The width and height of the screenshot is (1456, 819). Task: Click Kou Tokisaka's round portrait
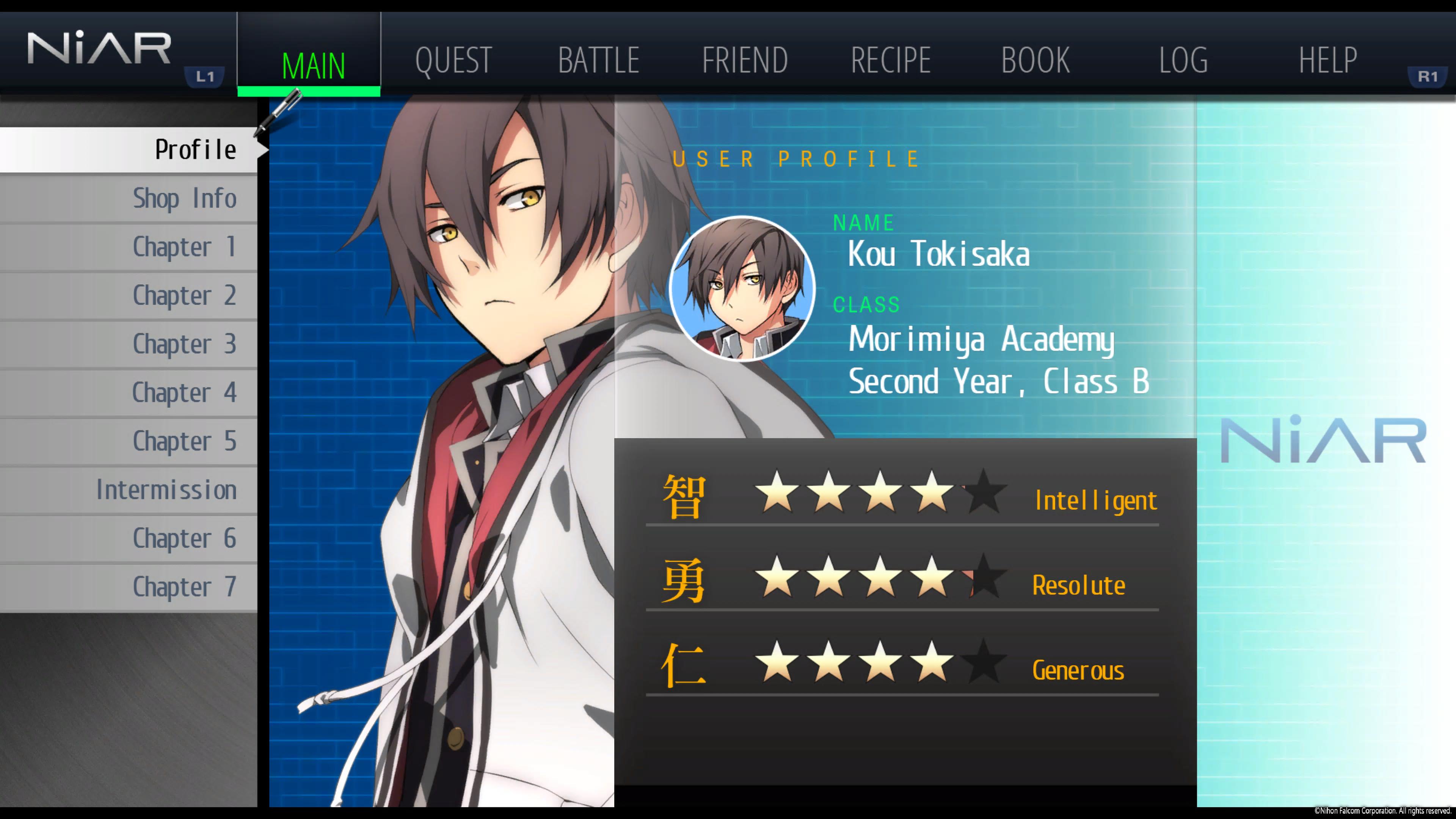(x=742, y=289)
